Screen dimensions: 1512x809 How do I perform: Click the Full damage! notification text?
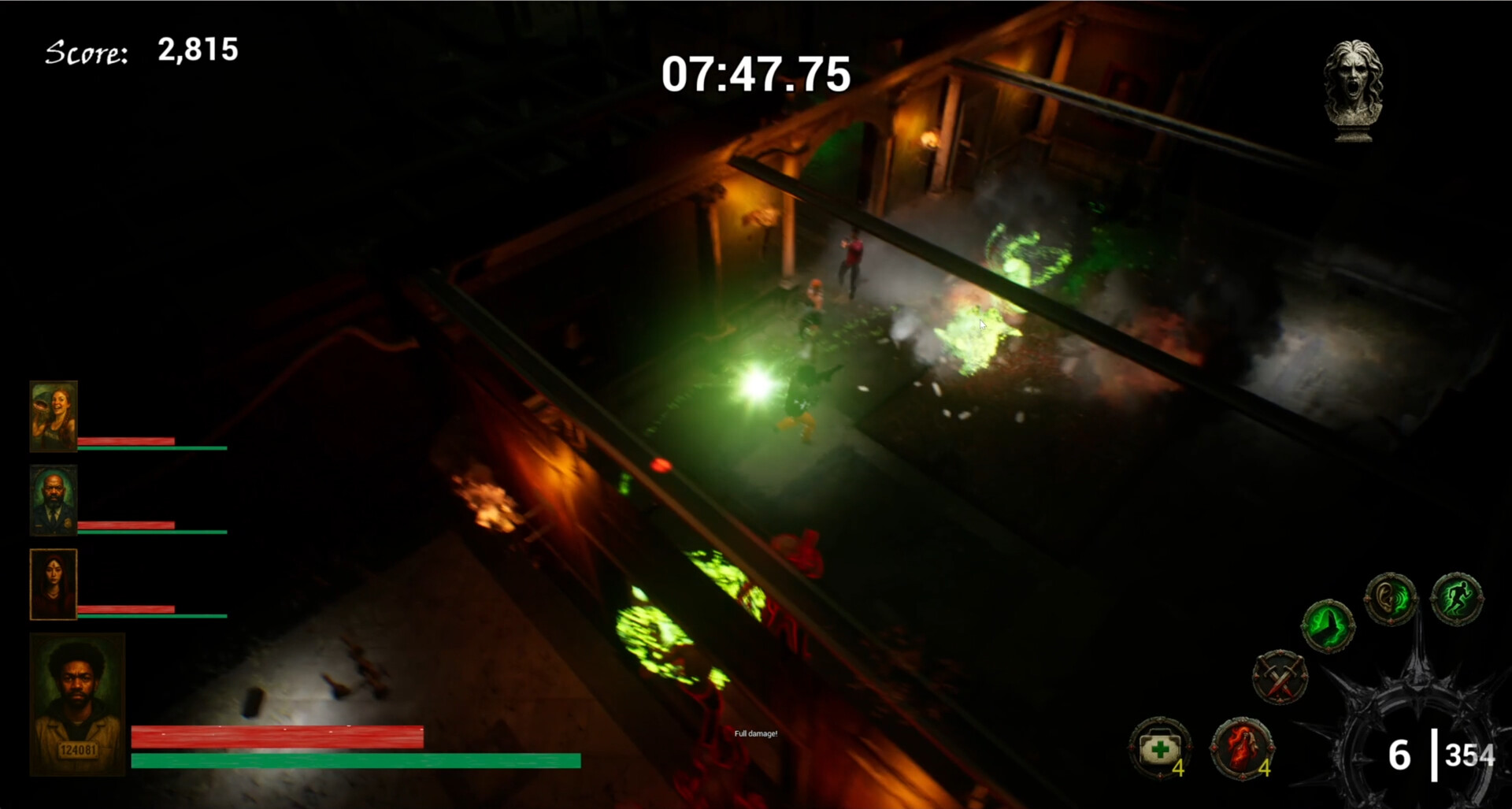coord(755,733)
